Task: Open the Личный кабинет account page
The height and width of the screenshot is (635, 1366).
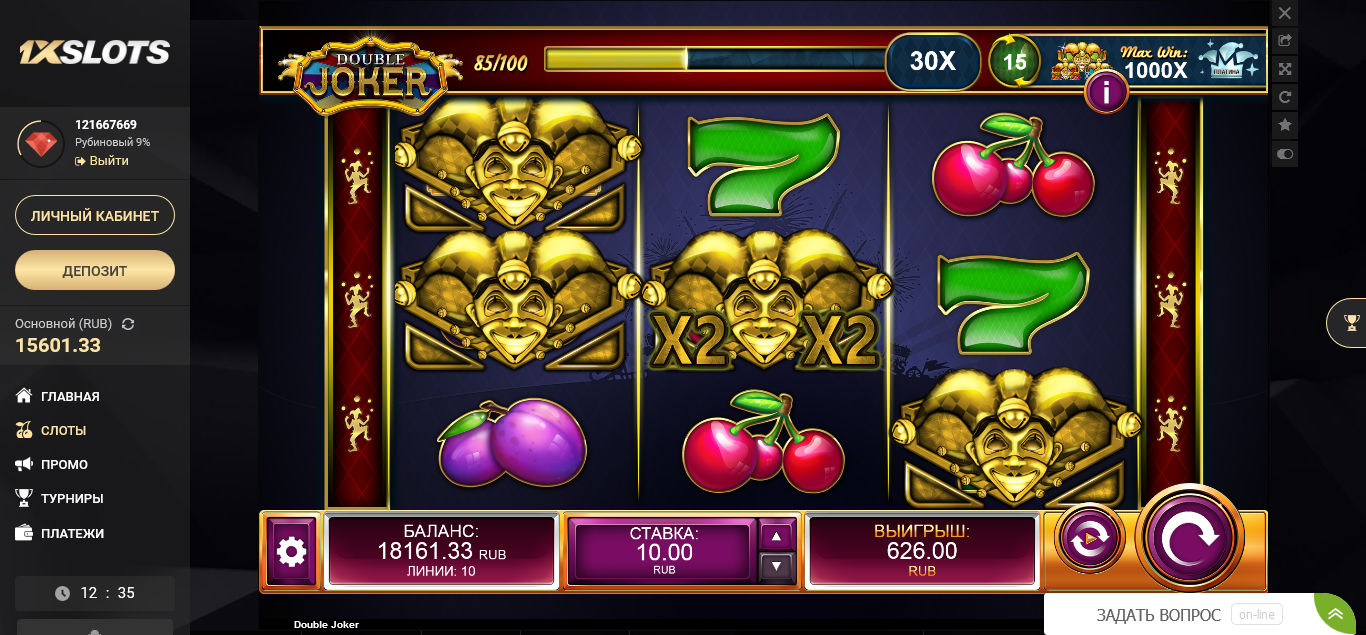Action: point(95,216)
